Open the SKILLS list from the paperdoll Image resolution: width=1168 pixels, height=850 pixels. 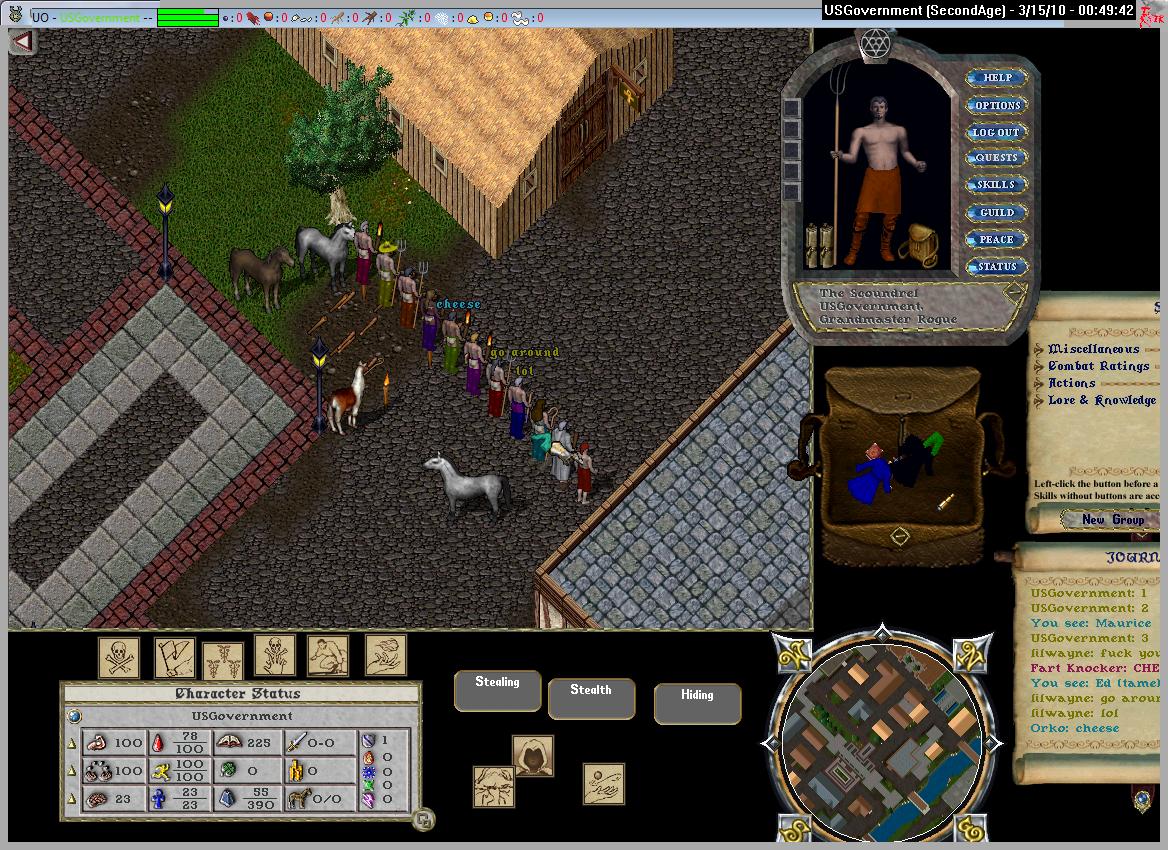(996, 185)
